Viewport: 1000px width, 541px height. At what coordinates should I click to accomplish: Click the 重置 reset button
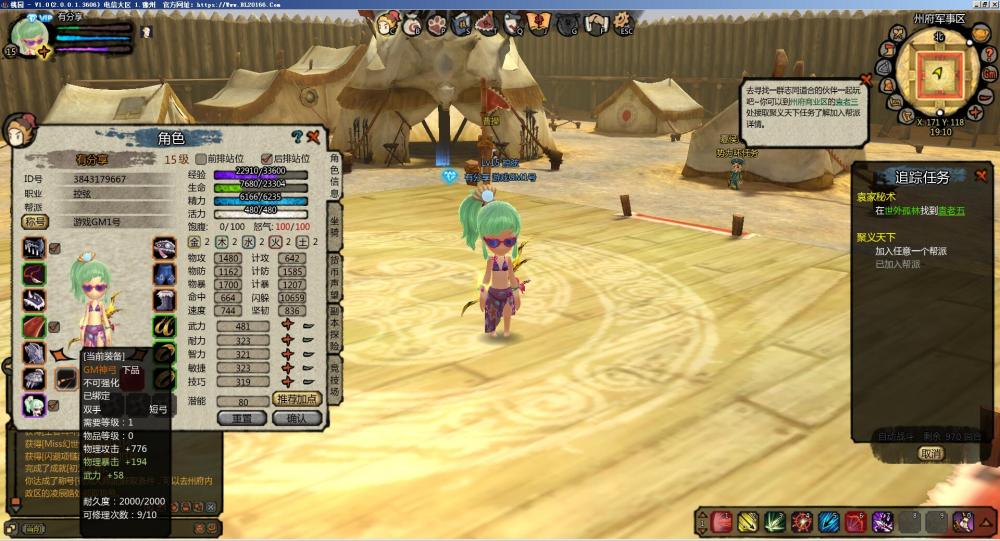[x=242, y=418]
